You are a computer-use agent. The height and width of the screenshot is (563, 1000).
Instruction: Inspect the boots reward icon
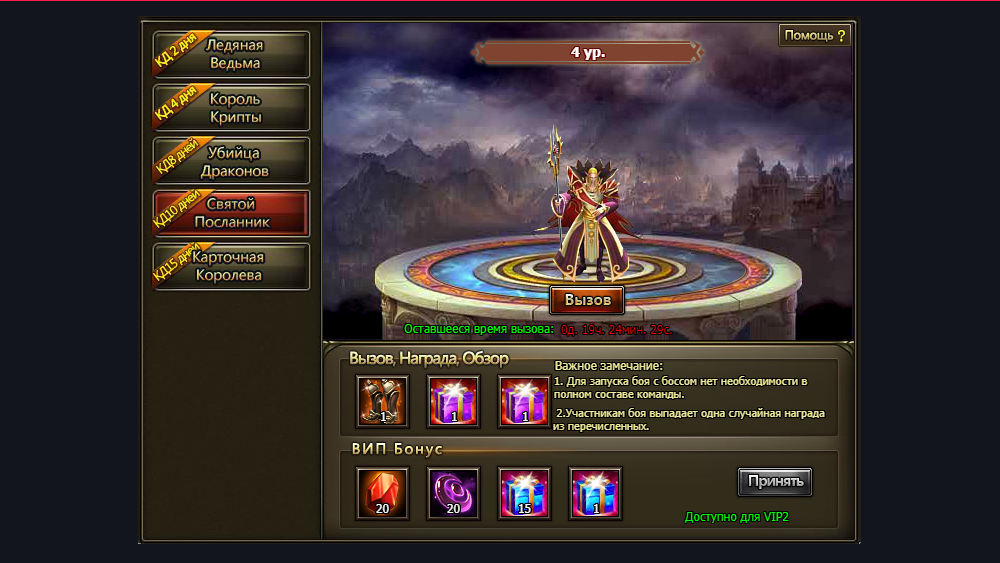(382, 401)
